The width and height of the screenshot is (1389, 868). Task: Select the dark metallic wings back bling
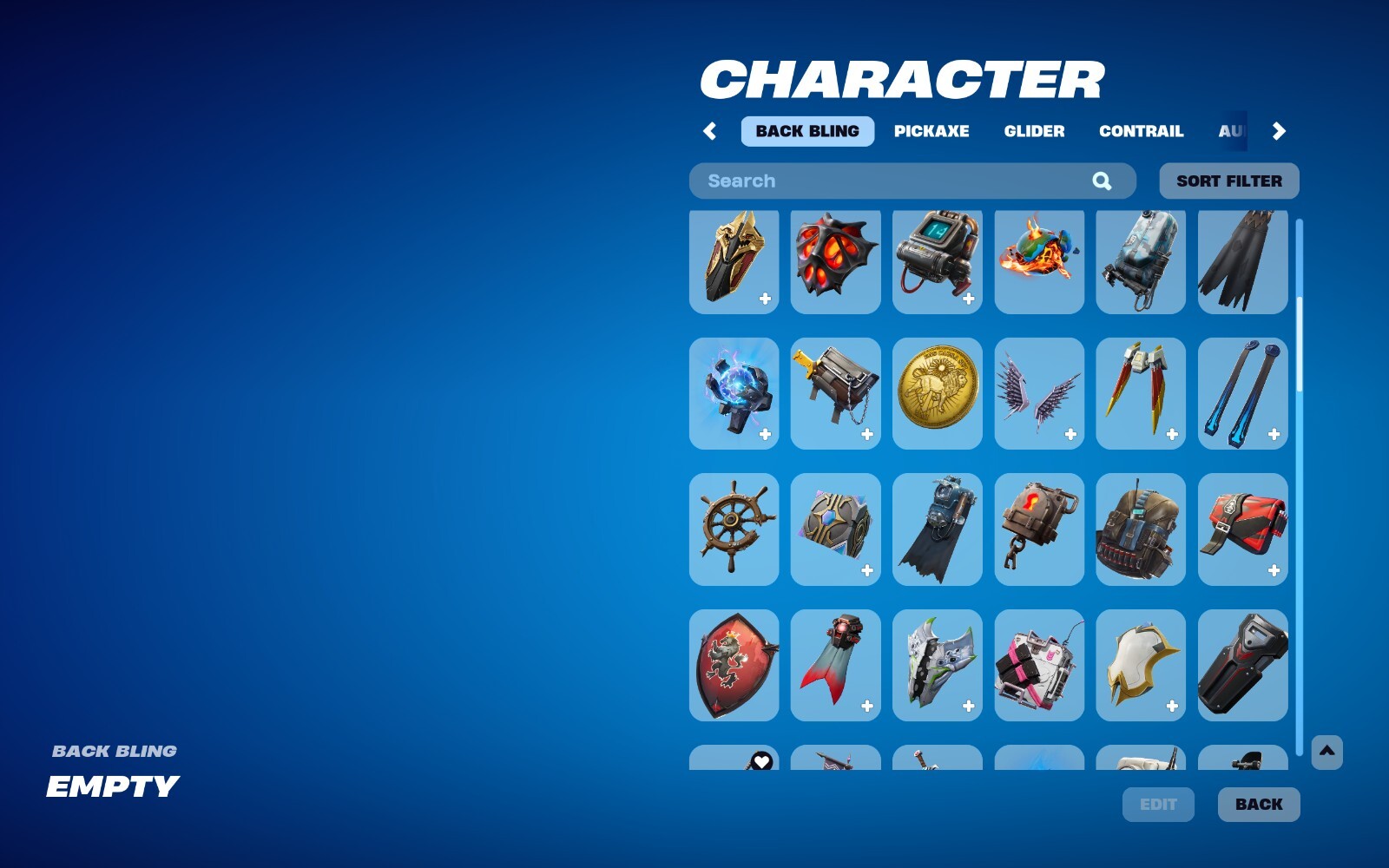click(x=1038, y=393)
